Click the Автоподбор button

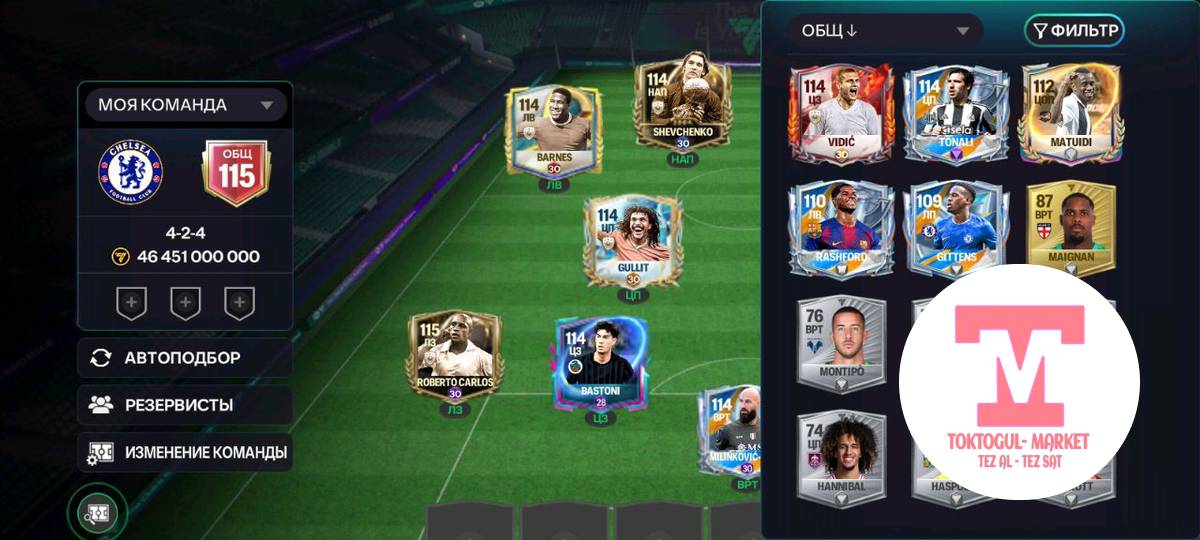pyautogui.click(x=185, y=357)
